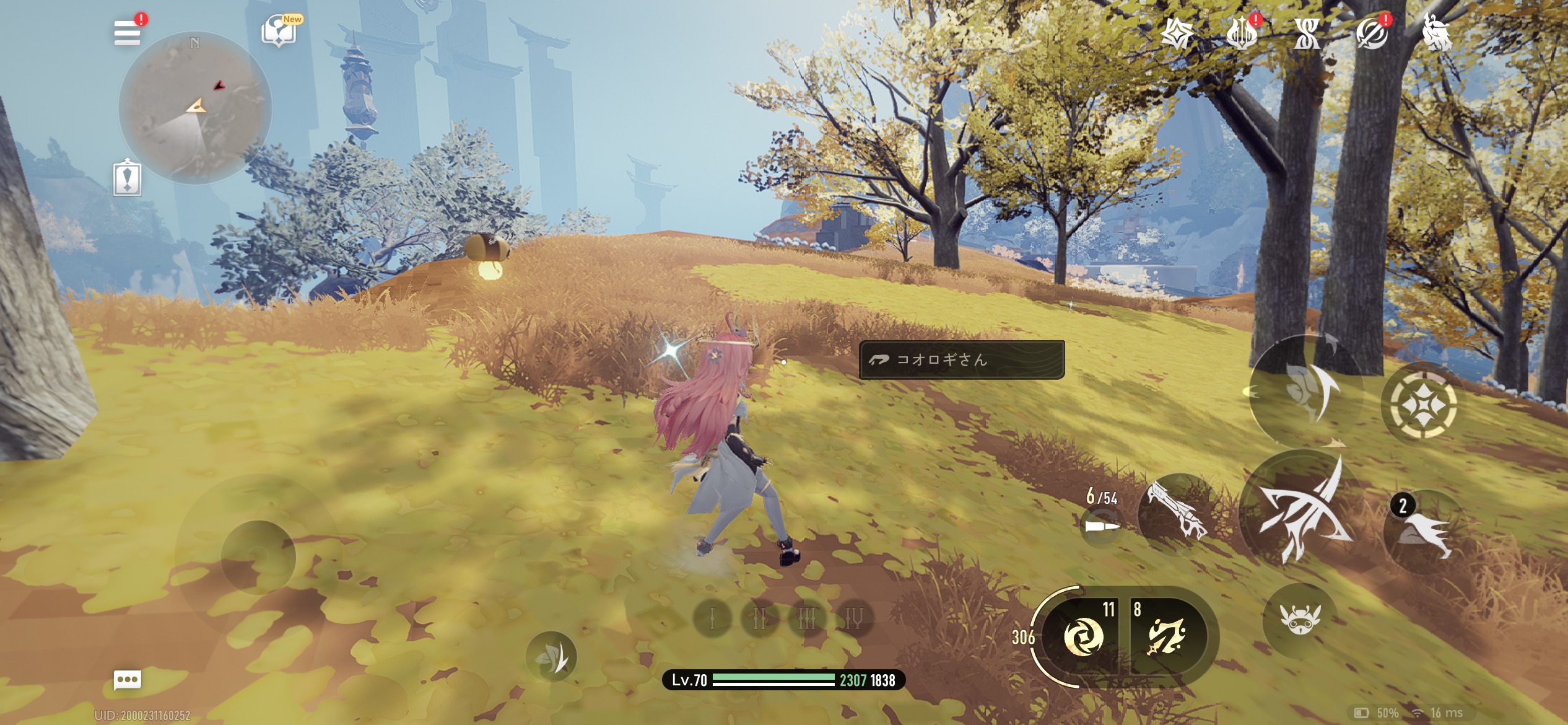The height and width of the screenshot is (725, 1568).
Task: Open the star-shaped top bar icon
Action: tap(1177, 33)
